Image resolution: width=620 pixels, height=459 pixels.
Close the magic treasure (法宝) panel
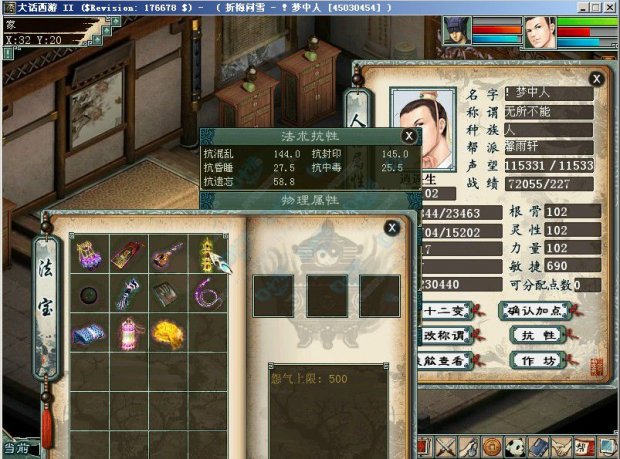point(393,228)
